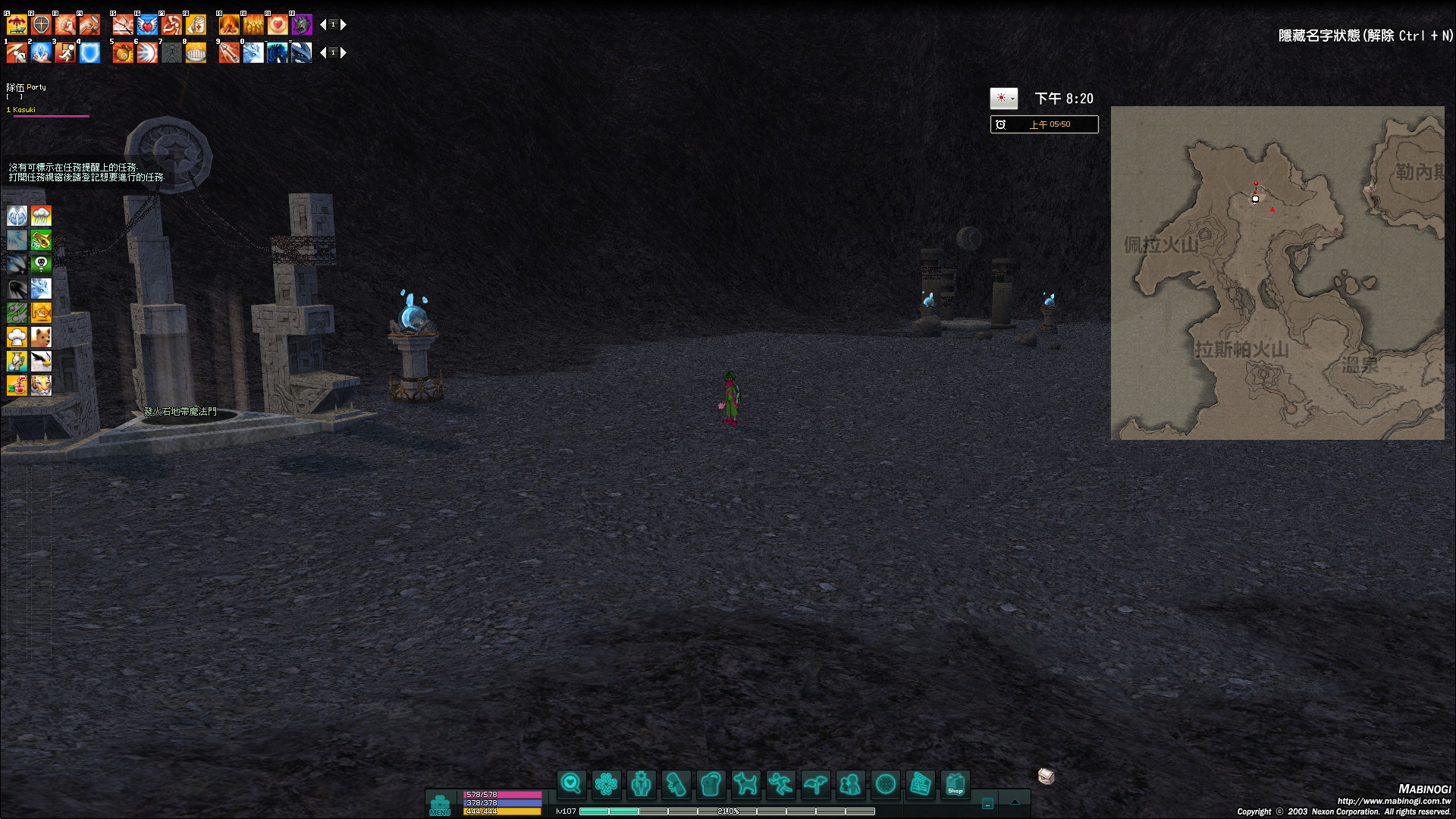Select the tiger transformation icon
This screenshot has width=1456, height=819.
coord(41,385)
